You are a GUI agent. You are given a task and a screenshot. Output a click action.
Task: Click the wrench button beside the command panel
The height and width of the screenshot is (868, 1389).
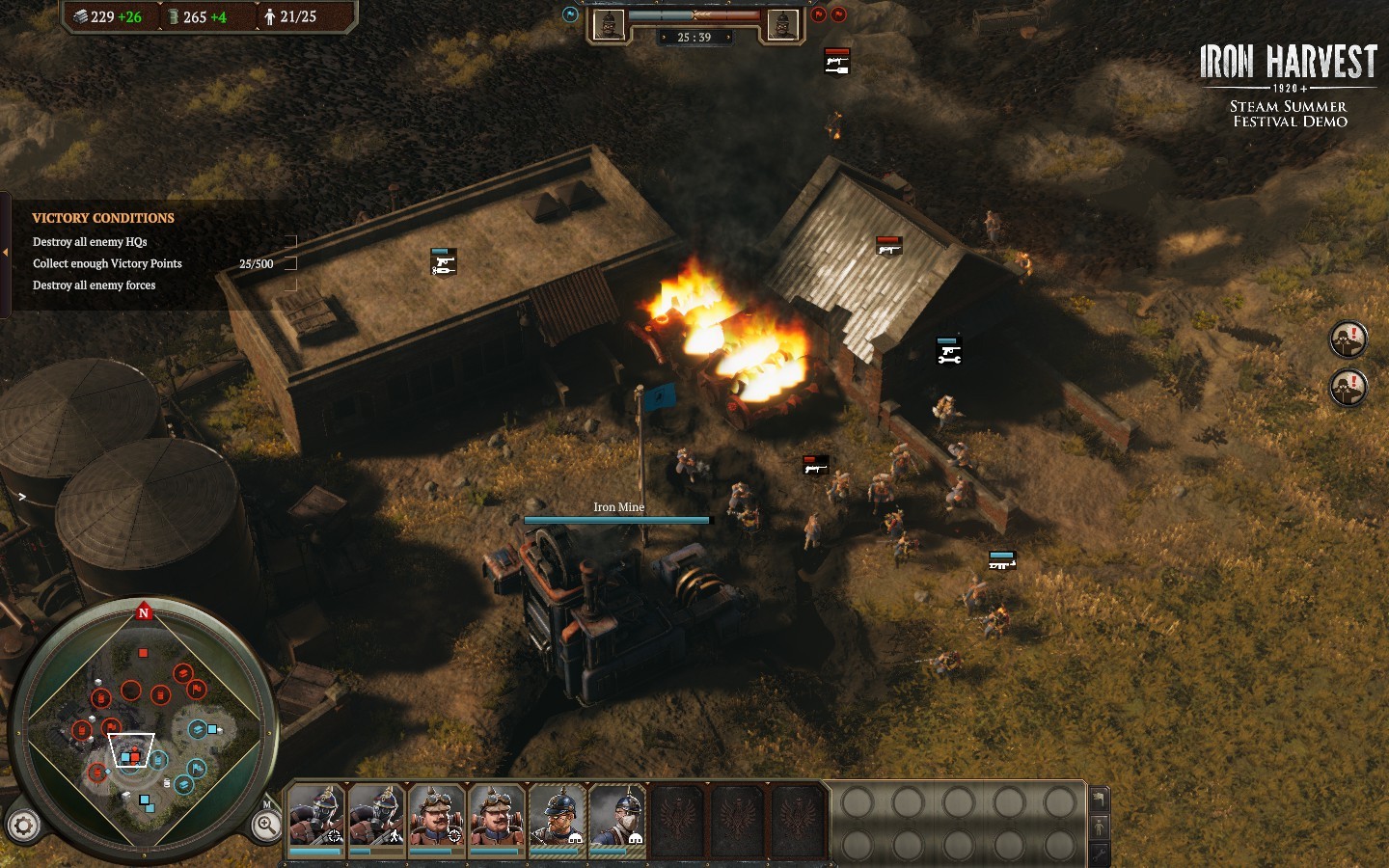[x=1099, y=853]
